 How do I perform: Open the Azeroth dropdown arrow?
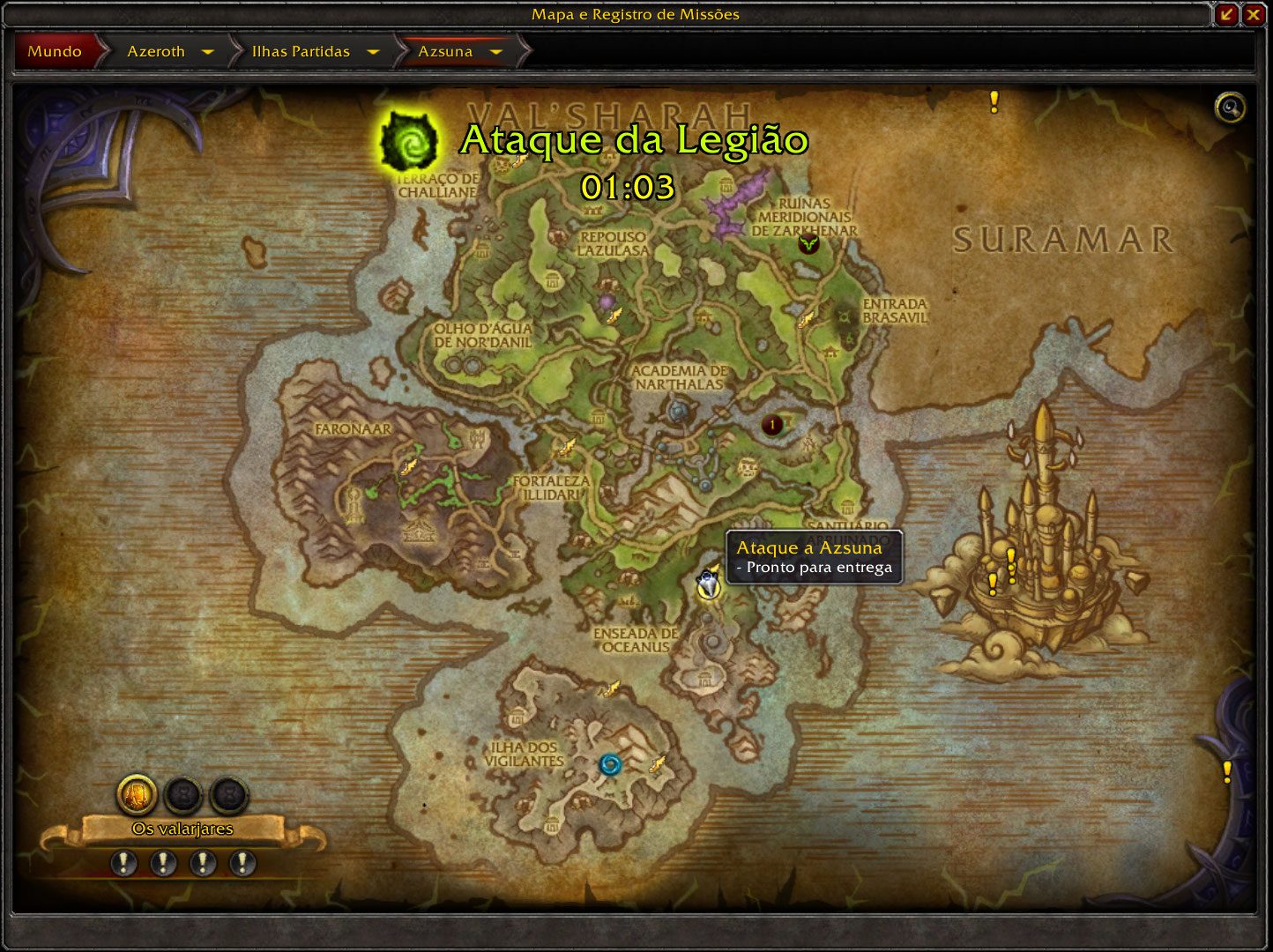[208, 52]
